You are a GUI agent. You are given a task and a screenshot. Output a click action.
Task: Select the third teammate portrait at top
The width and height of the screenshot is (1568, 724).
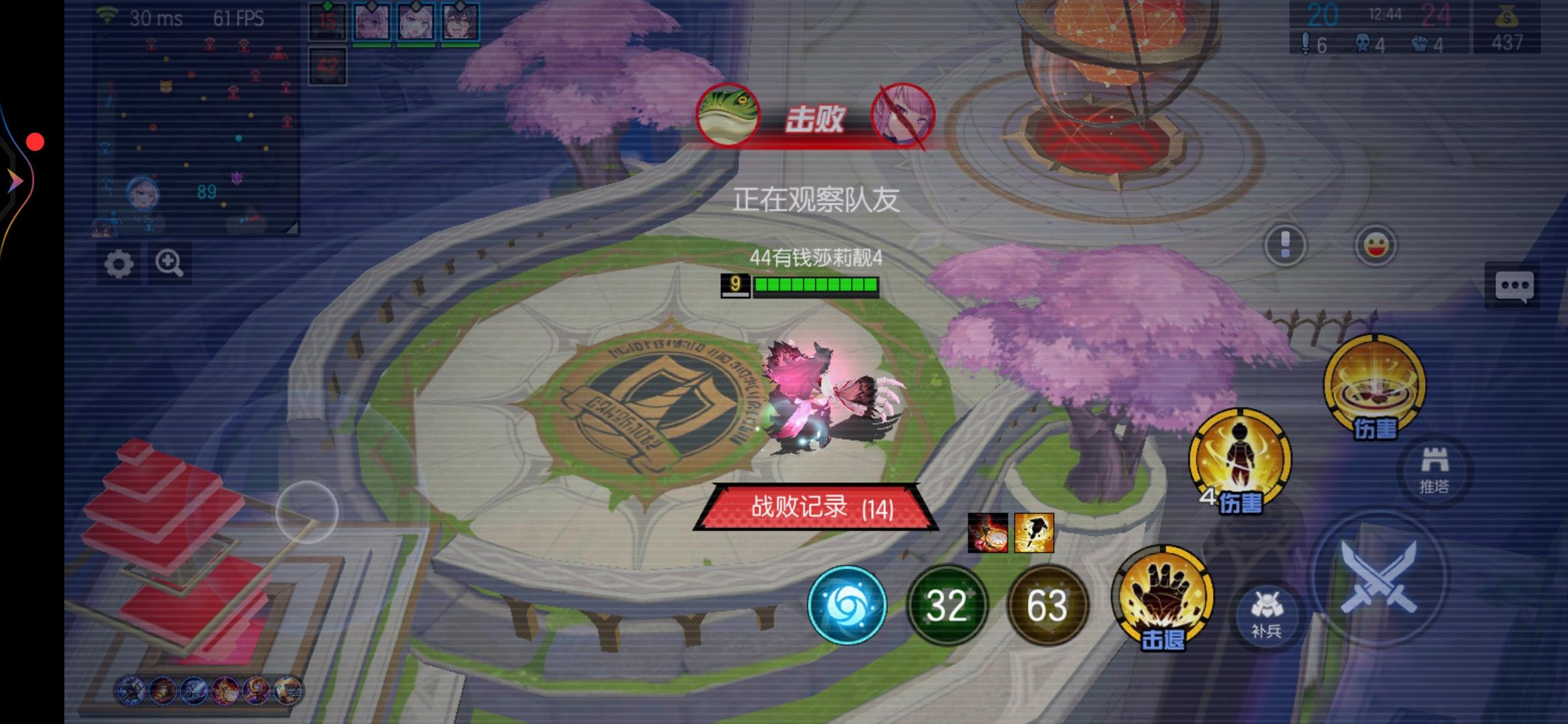coord(460,23)
